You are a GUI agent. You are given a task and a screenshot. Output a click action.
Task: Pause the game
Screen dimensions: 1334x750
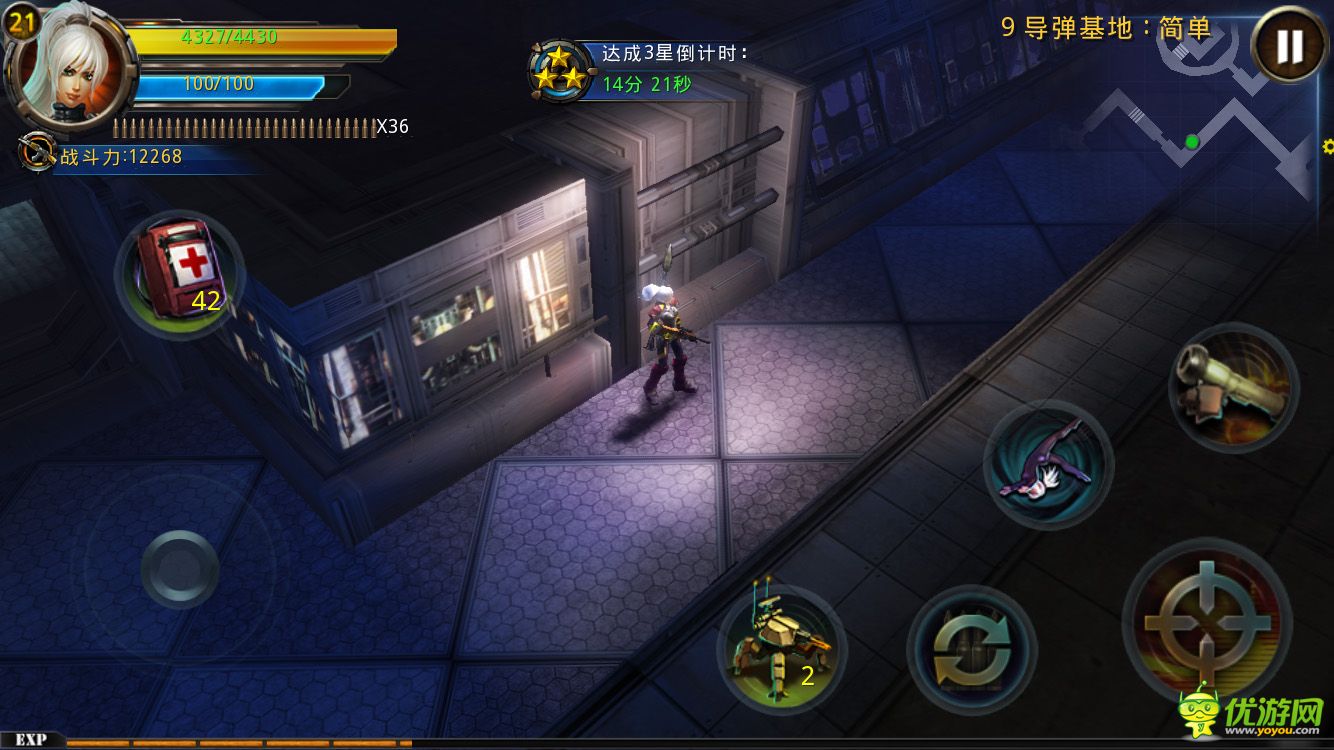click(x=1289, y=45)
